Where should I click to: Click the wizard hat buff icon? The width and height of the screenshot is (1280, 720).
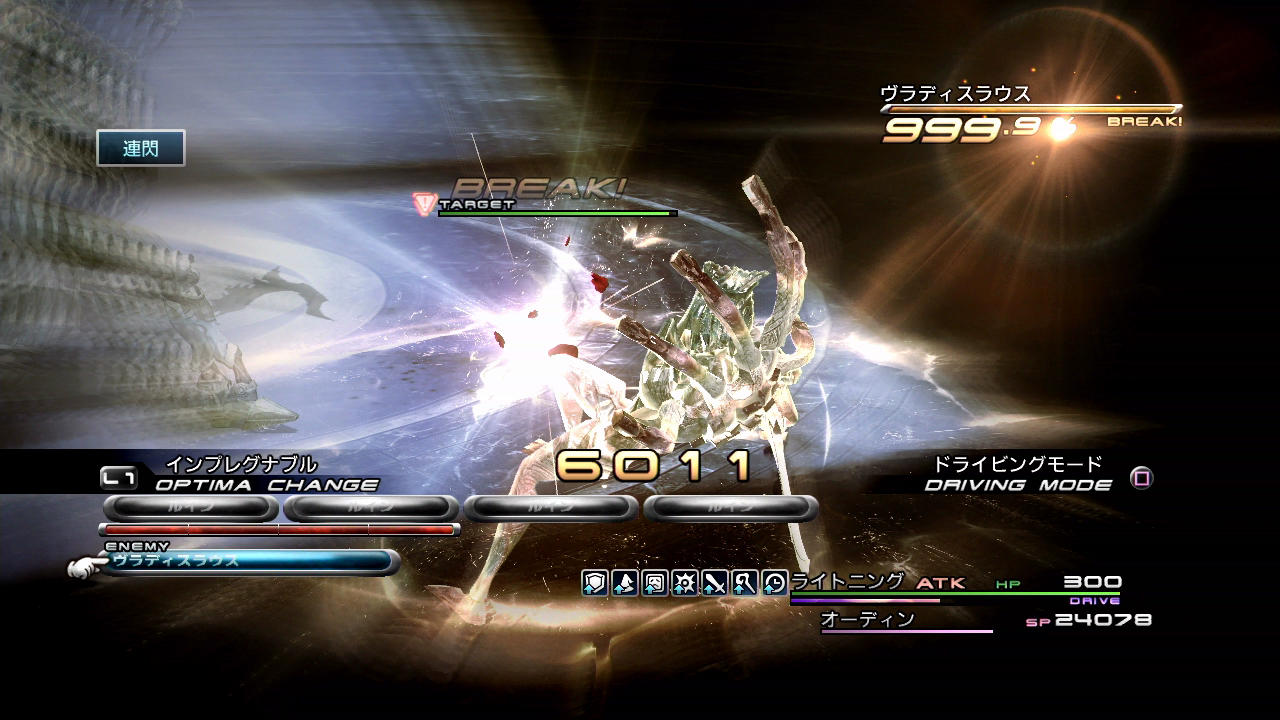[625, 583]
